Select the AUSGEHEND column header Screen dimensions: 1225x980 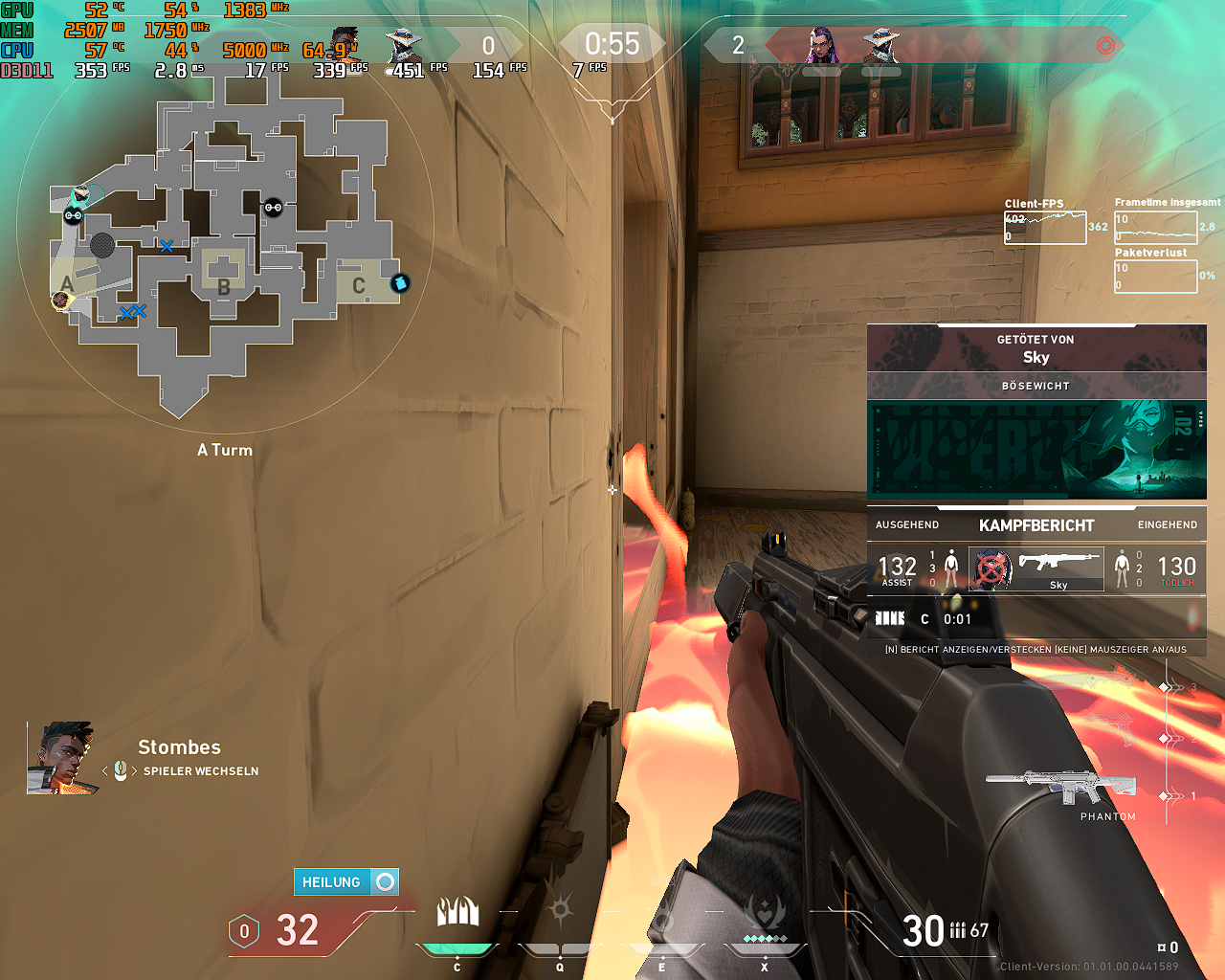point(907,524)
